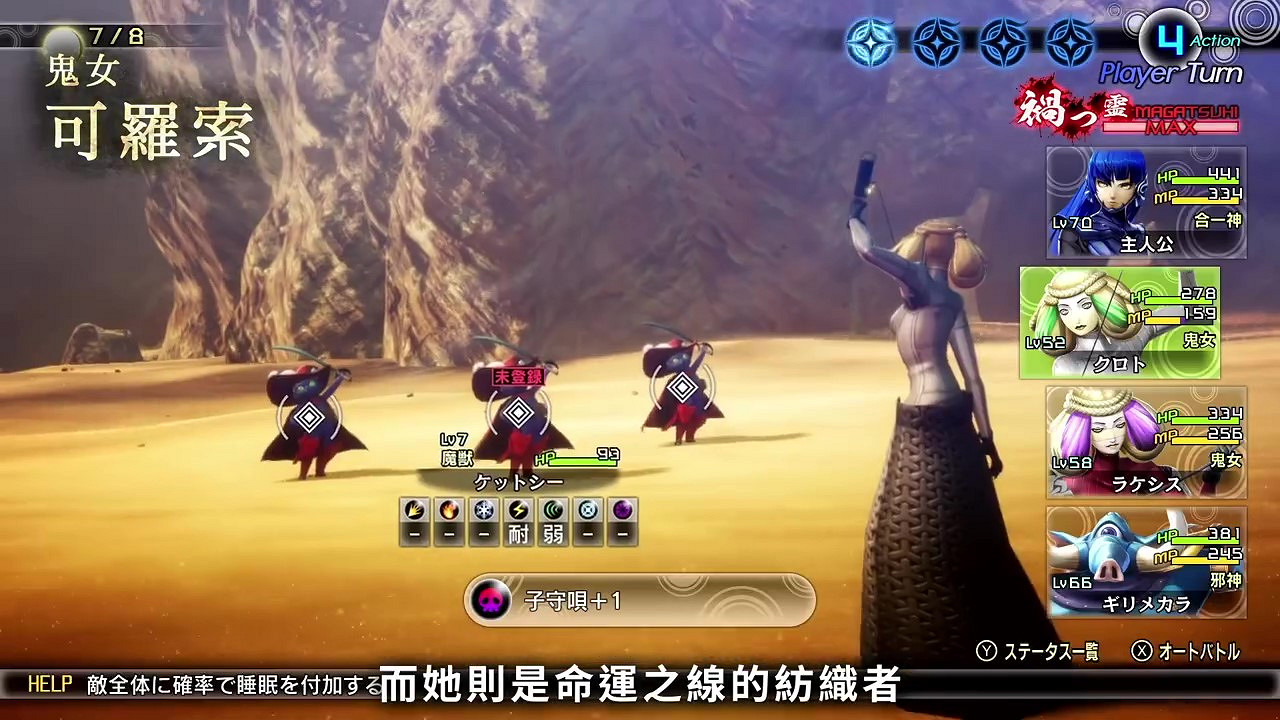Select the Light element icon
This screenshot has width=1280, height=720.
point(588,510)
